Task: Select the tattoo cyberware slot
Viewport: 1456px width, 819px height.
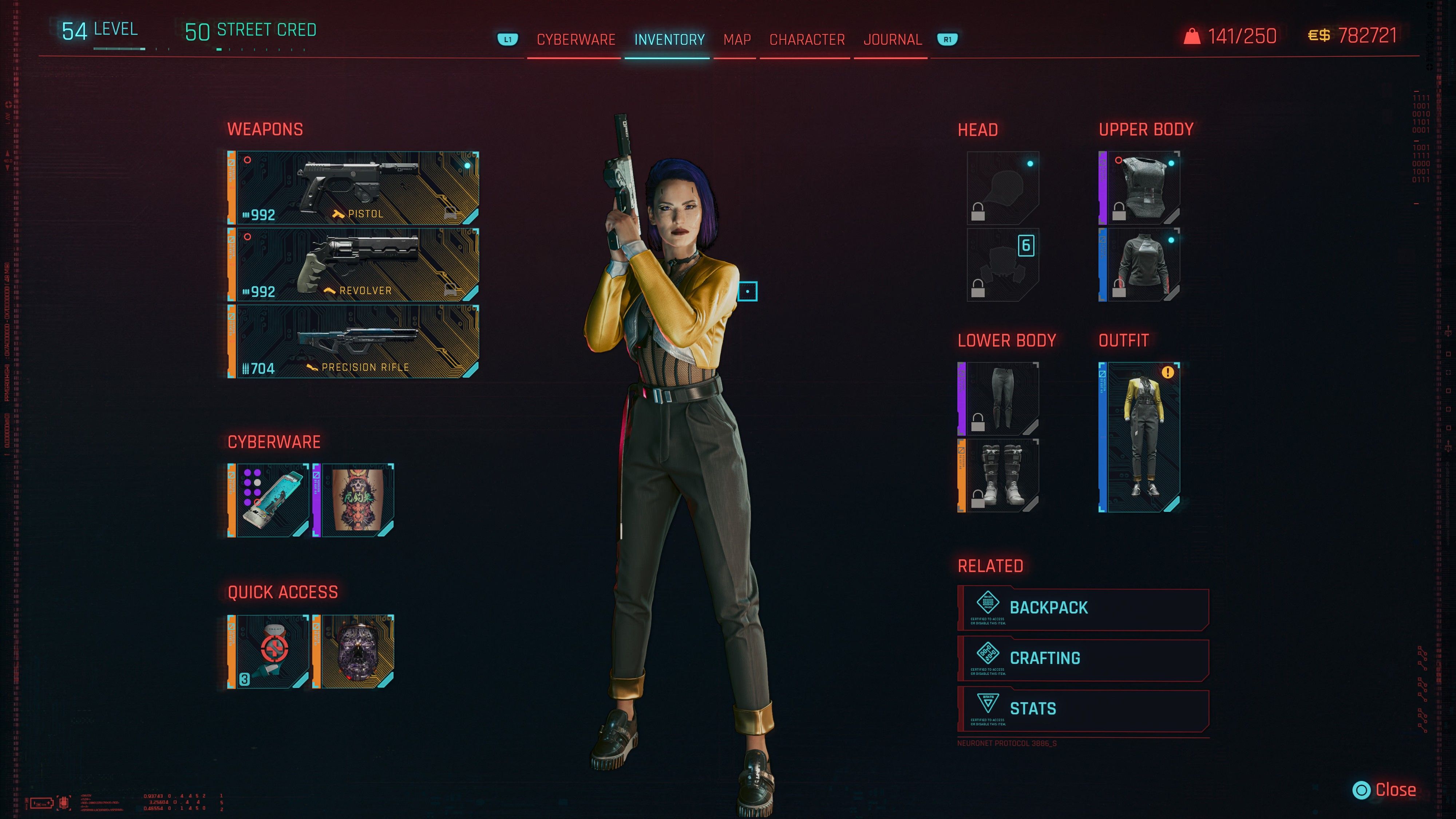Action: tap(354, 500)
